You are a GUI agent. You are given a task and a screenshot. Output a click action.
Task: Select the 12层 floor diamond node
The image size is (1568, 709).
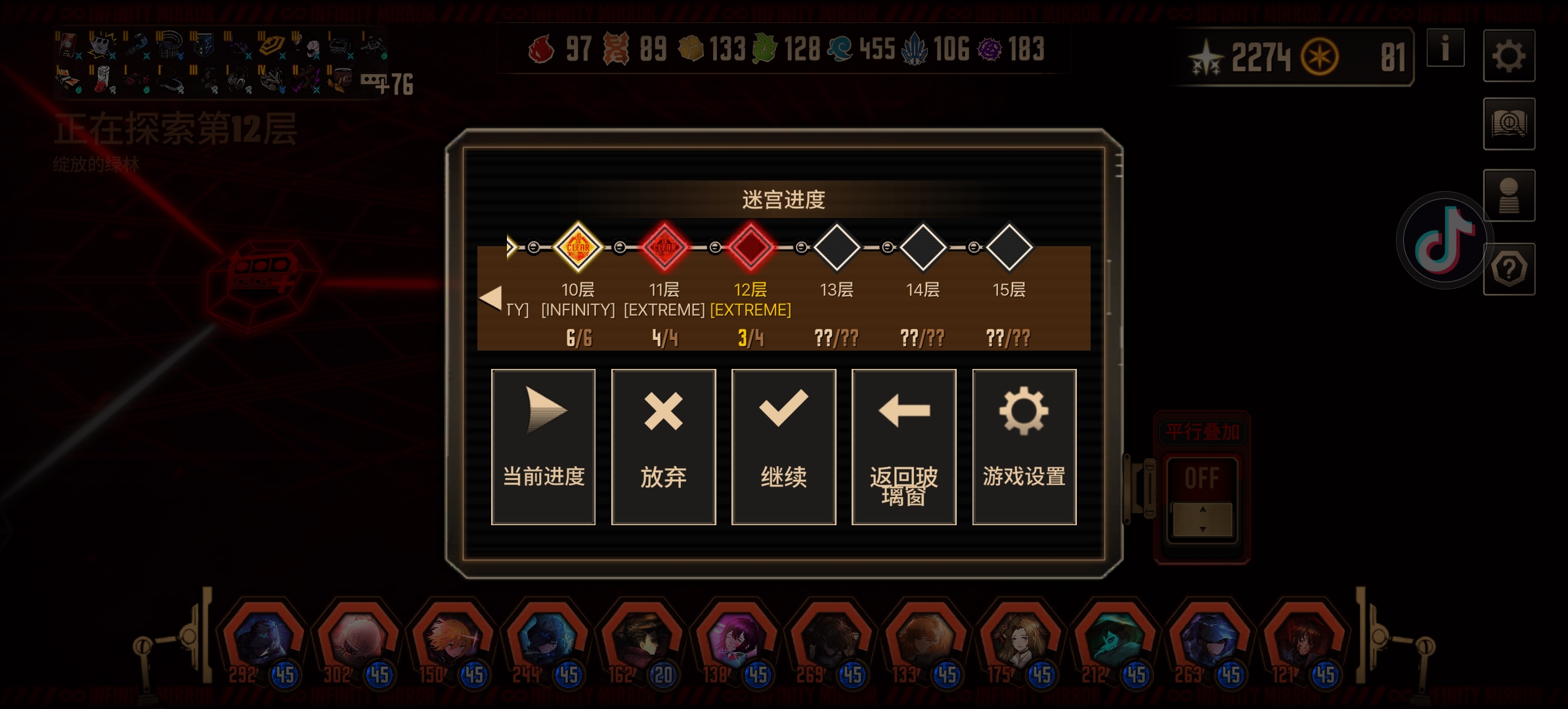751,247
